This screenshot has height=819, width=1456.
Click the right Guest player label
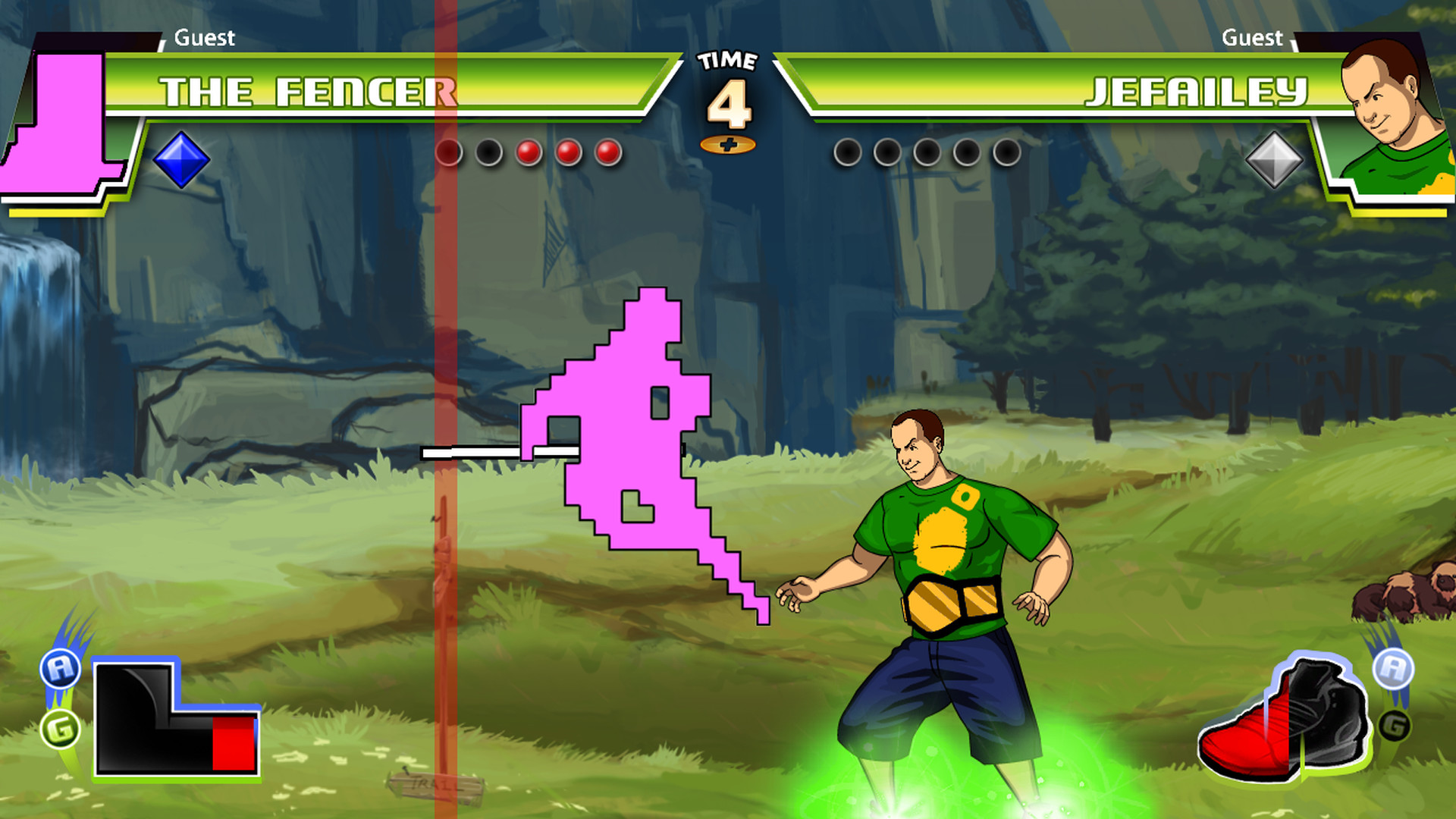pyautogui.click(x=1253, y=38)
